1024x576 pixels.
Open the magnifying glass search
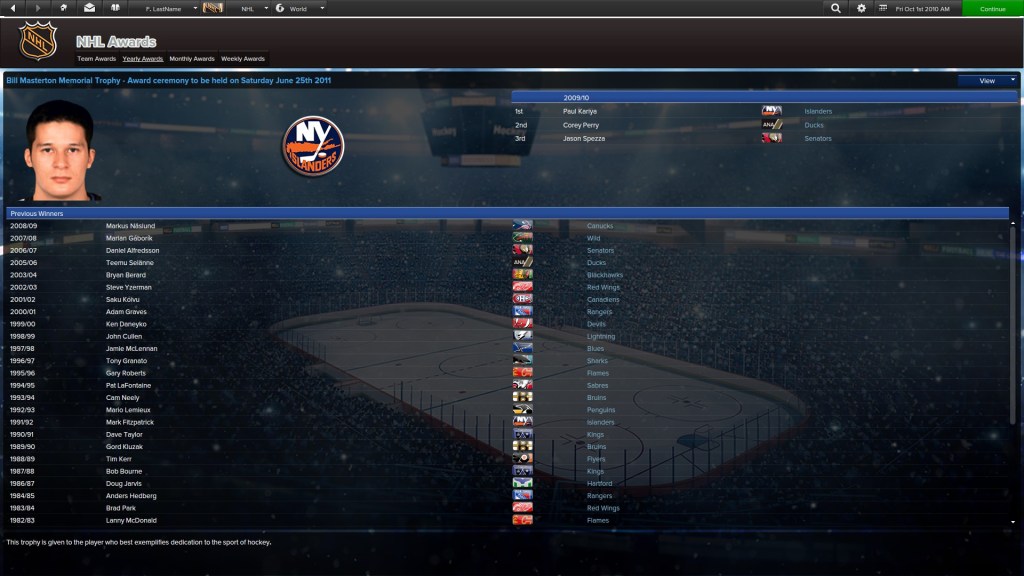835,8
